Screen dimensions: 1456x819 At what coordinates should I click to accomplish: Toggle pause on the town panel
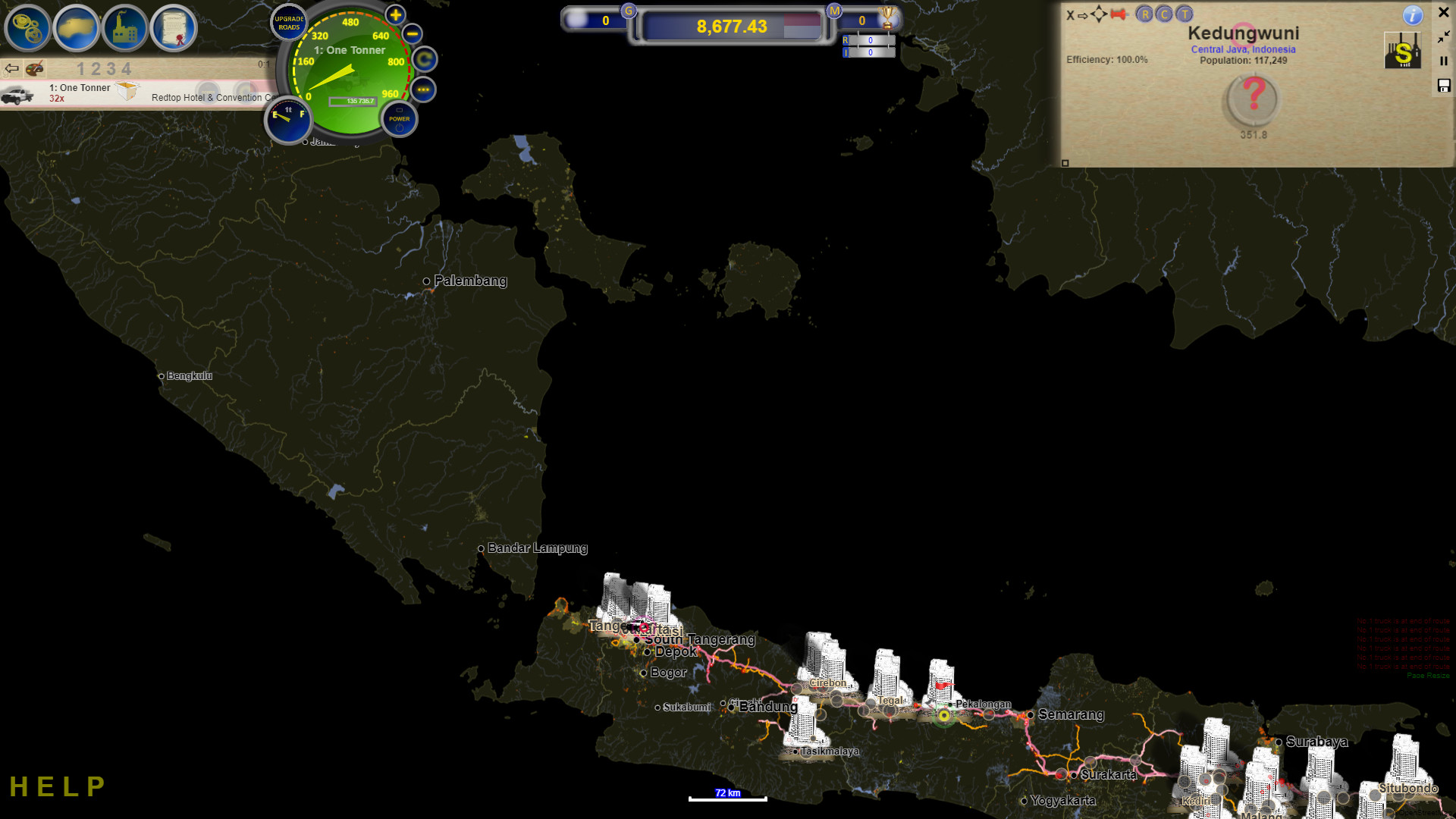(1444, 61)
